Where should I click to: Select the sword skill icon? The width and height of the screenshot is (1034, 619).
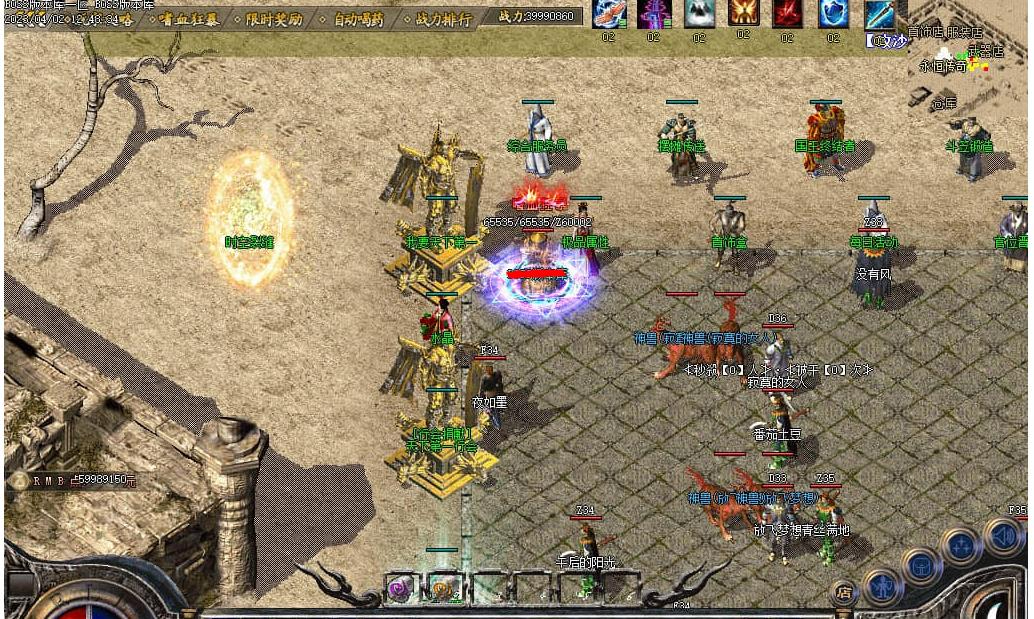pos(880,15)
